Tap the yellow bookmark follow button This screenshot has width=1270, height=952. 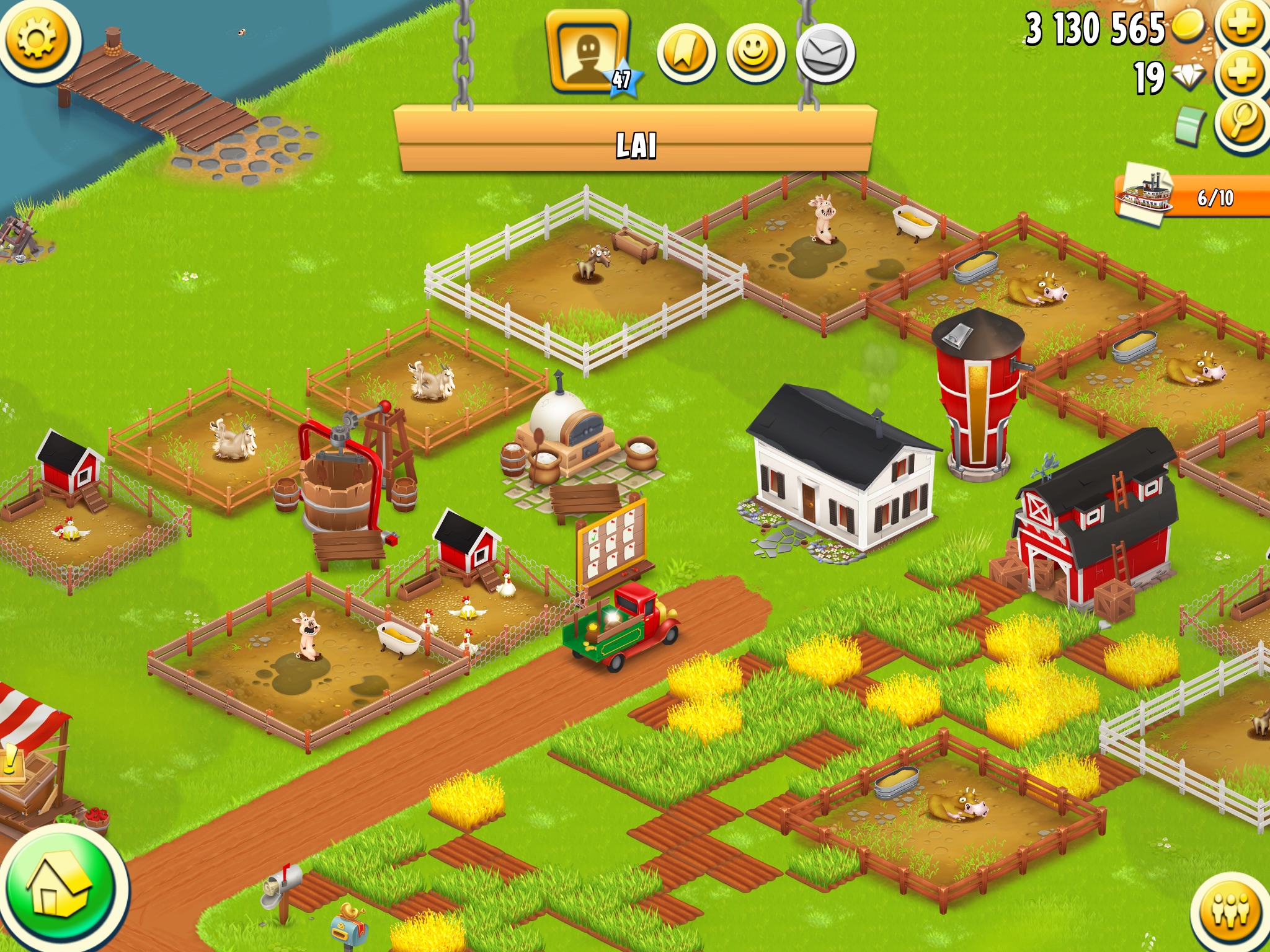pyautogui.click(x=686, y=53)
